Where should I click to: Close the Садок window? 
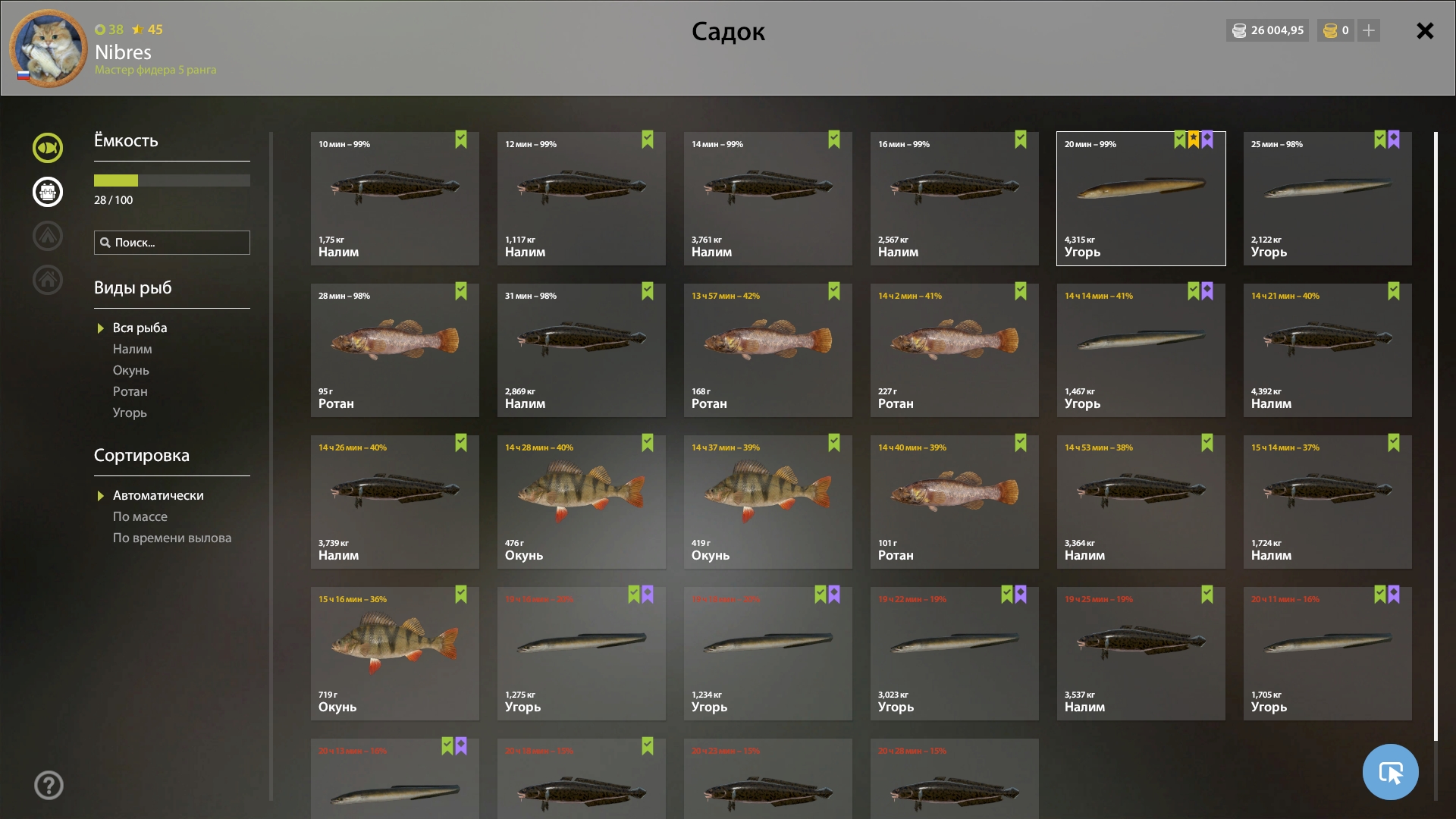coord(1425,31)
